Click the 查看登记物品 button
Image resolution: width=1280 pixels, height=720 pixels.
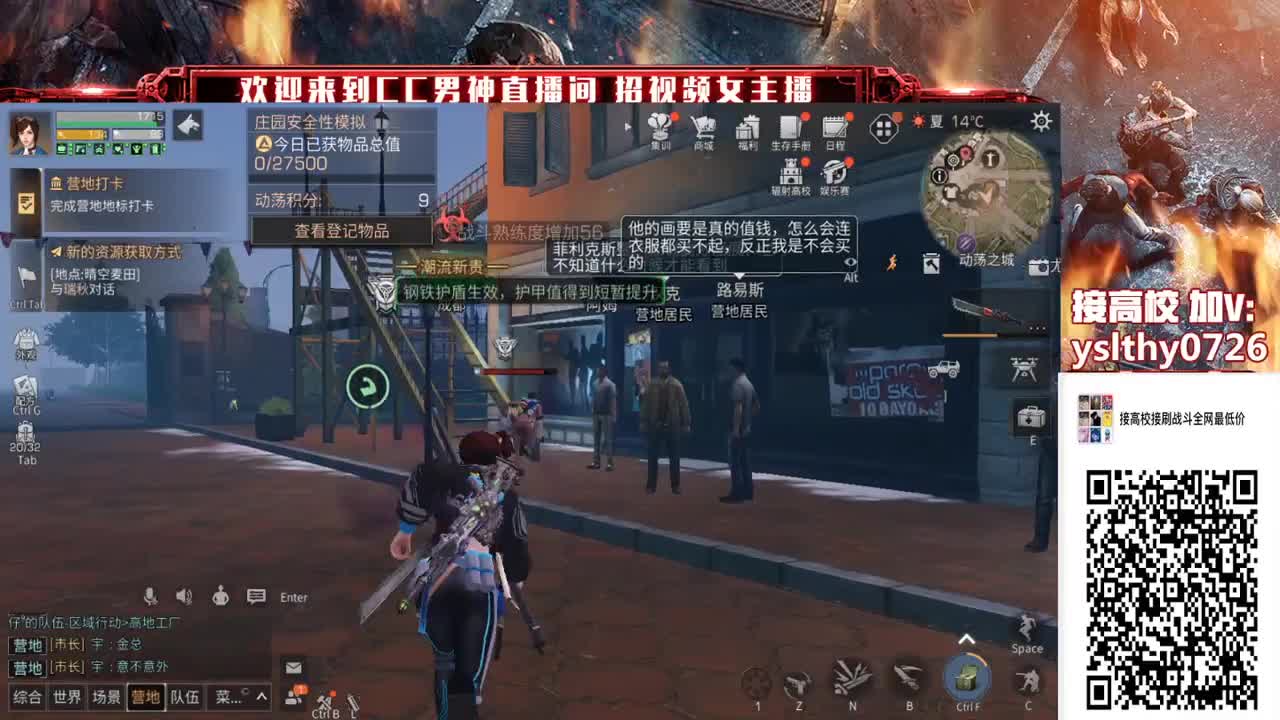(x=345, y=230)
